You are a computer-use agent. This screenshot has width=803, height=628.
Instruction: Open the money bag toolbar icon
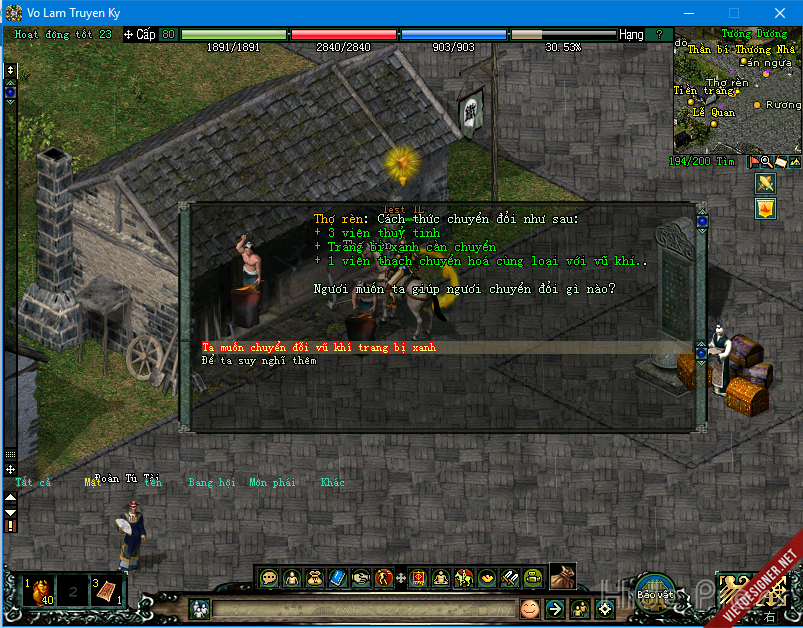[x=314, y=577]
